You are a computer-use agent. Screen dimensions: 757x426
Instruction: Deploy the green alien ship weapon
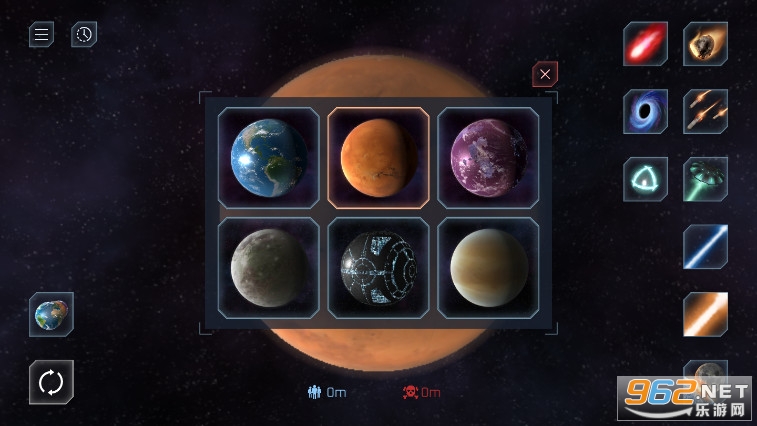[x=705, y=179]
